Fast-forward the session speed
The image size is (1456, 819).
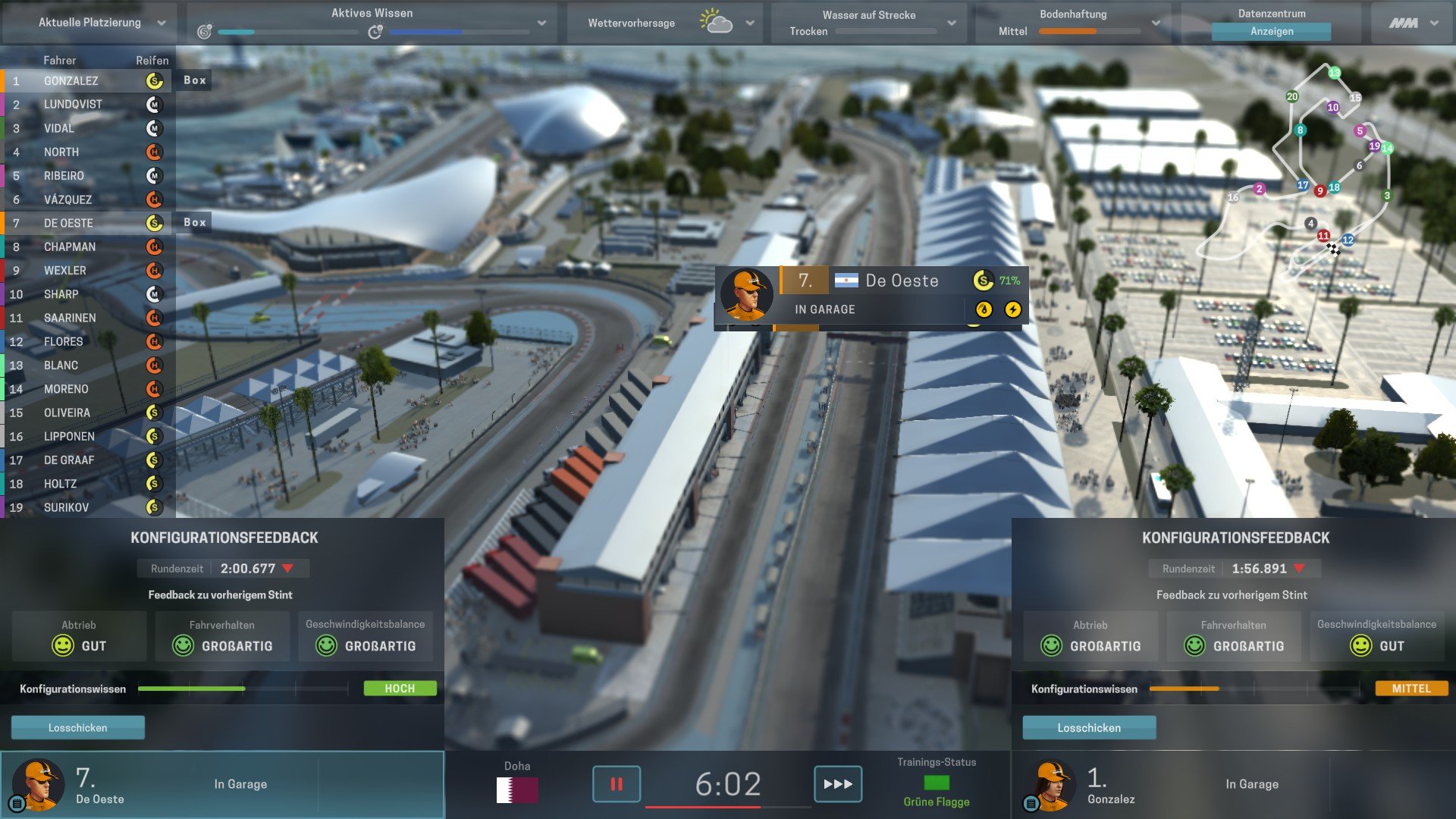(x=837, y=783)
